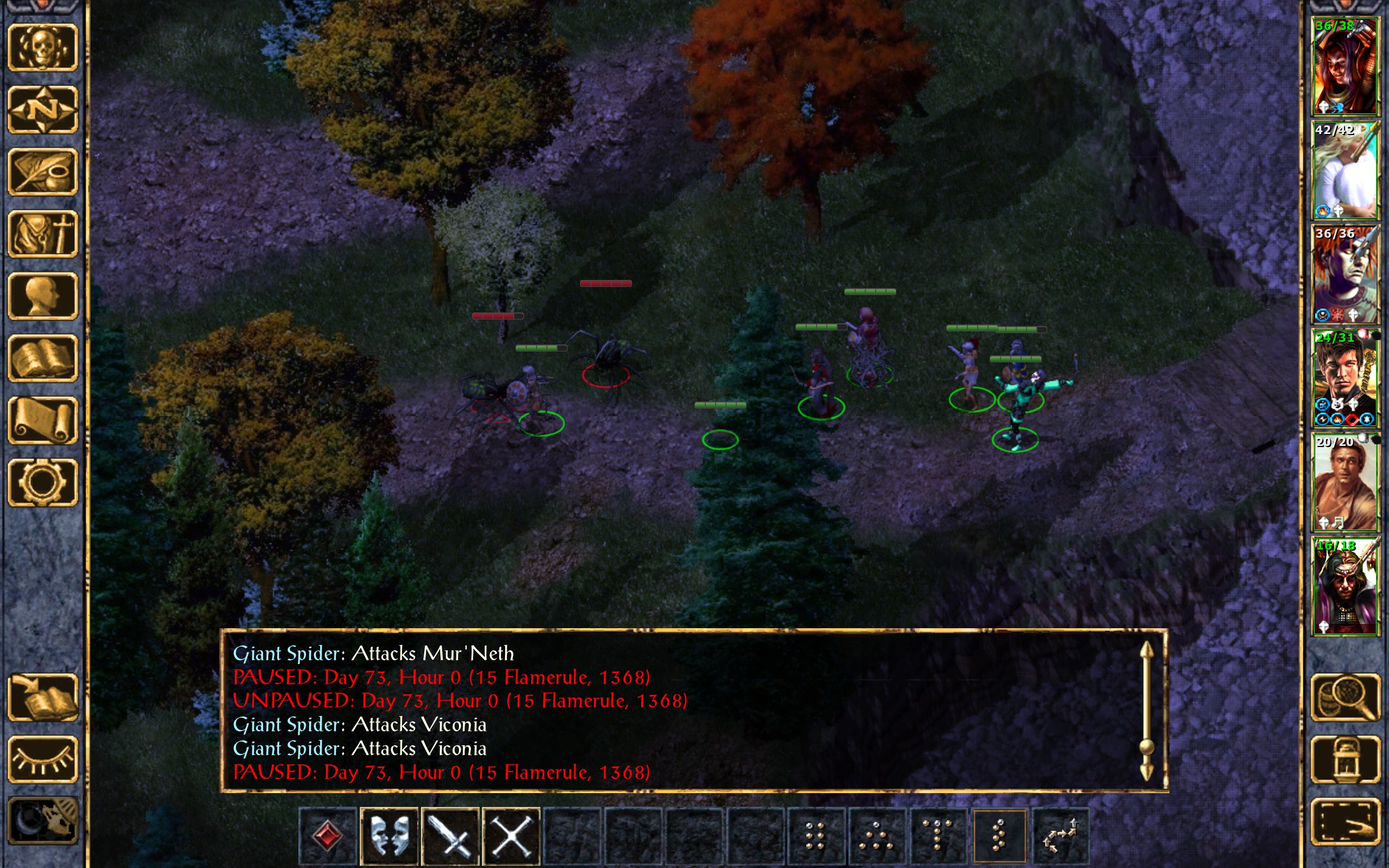Open the journal with the quill icon
Screen dimensions: 1389x868
pos(42,171)
